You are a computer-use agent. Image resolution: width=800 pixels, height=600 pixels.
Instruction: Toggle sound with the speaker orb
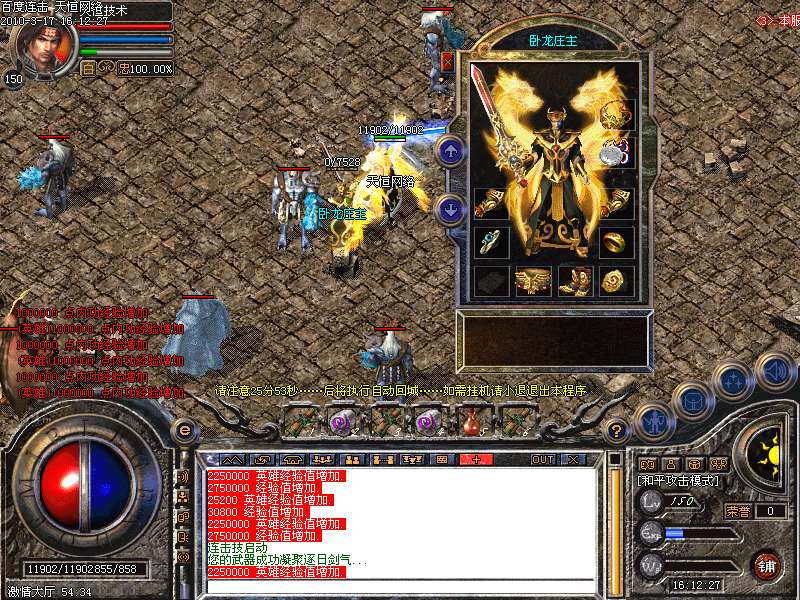(776, 370)
